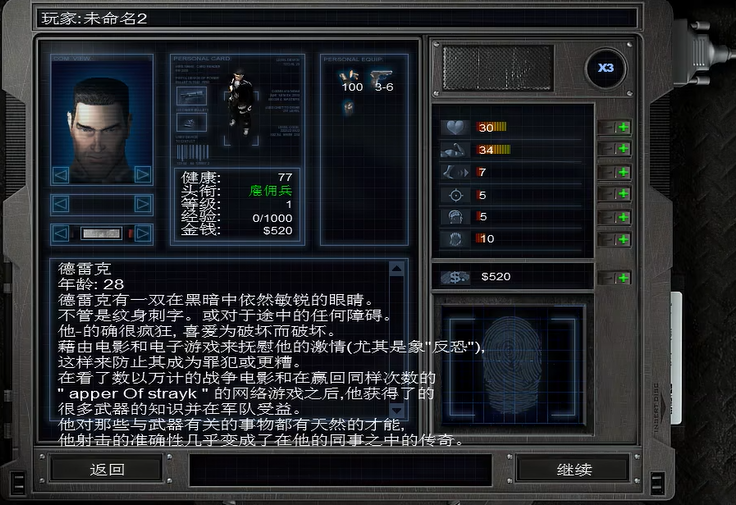The height and width of the screenshot is (505, 736).
Task: Add money using the dollar row plus
Action: click(622, 276)
